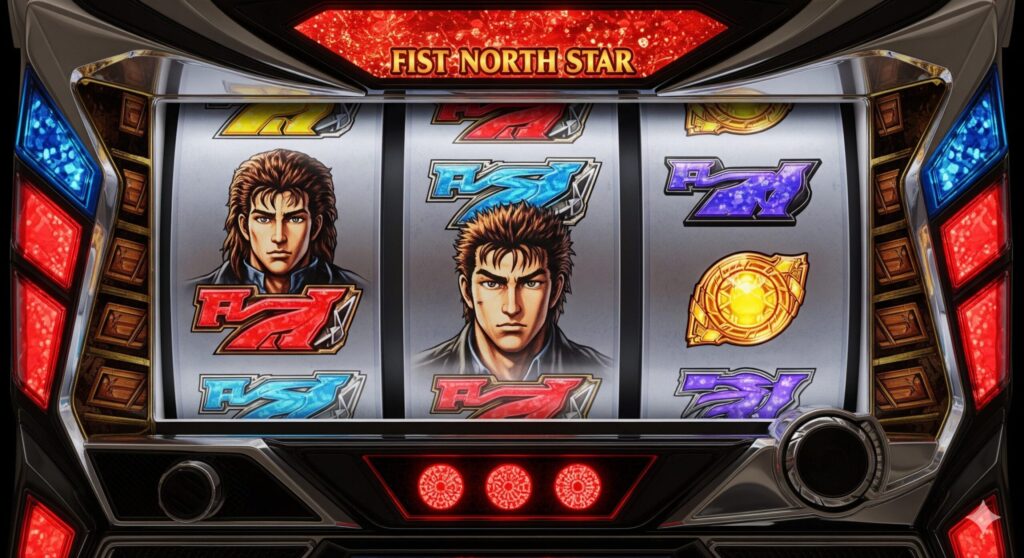Hit the red stop button under the center reel

[508, 487]
